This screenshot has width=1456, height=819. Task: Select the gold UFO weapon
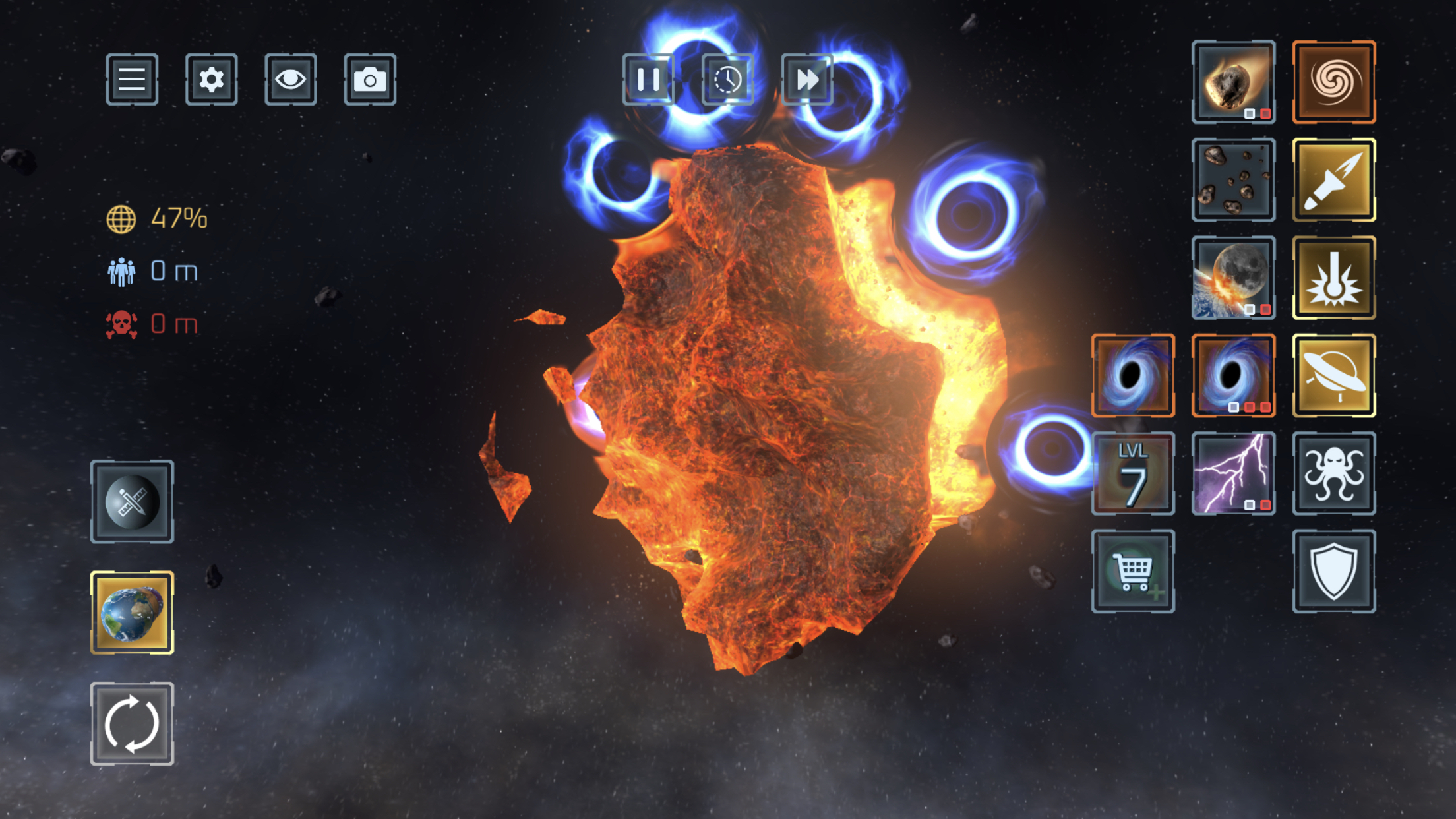1333,375
